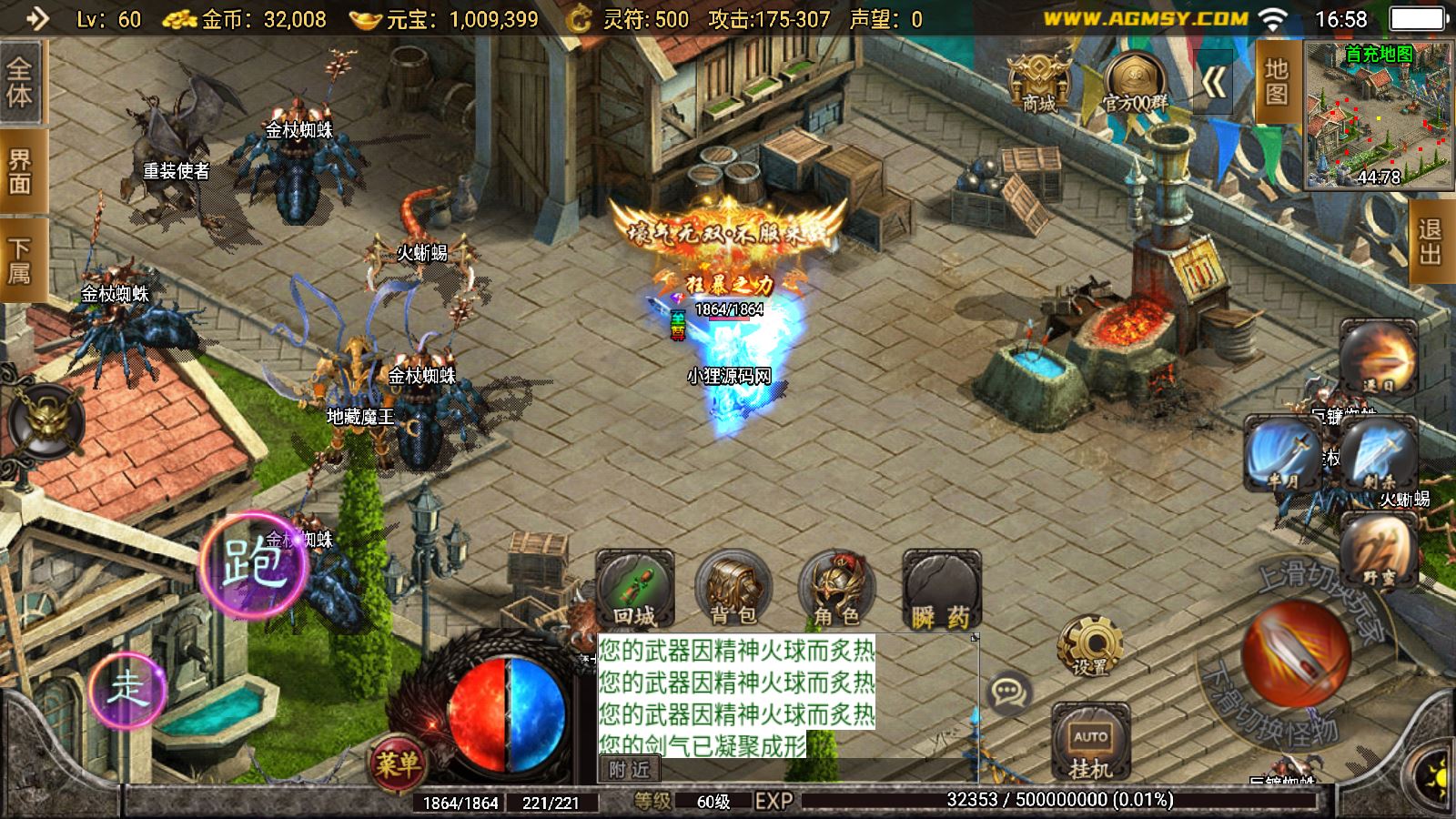Toggle the 走 walk button
This screenshot has width=1456, height=819.
click(127, 688)
